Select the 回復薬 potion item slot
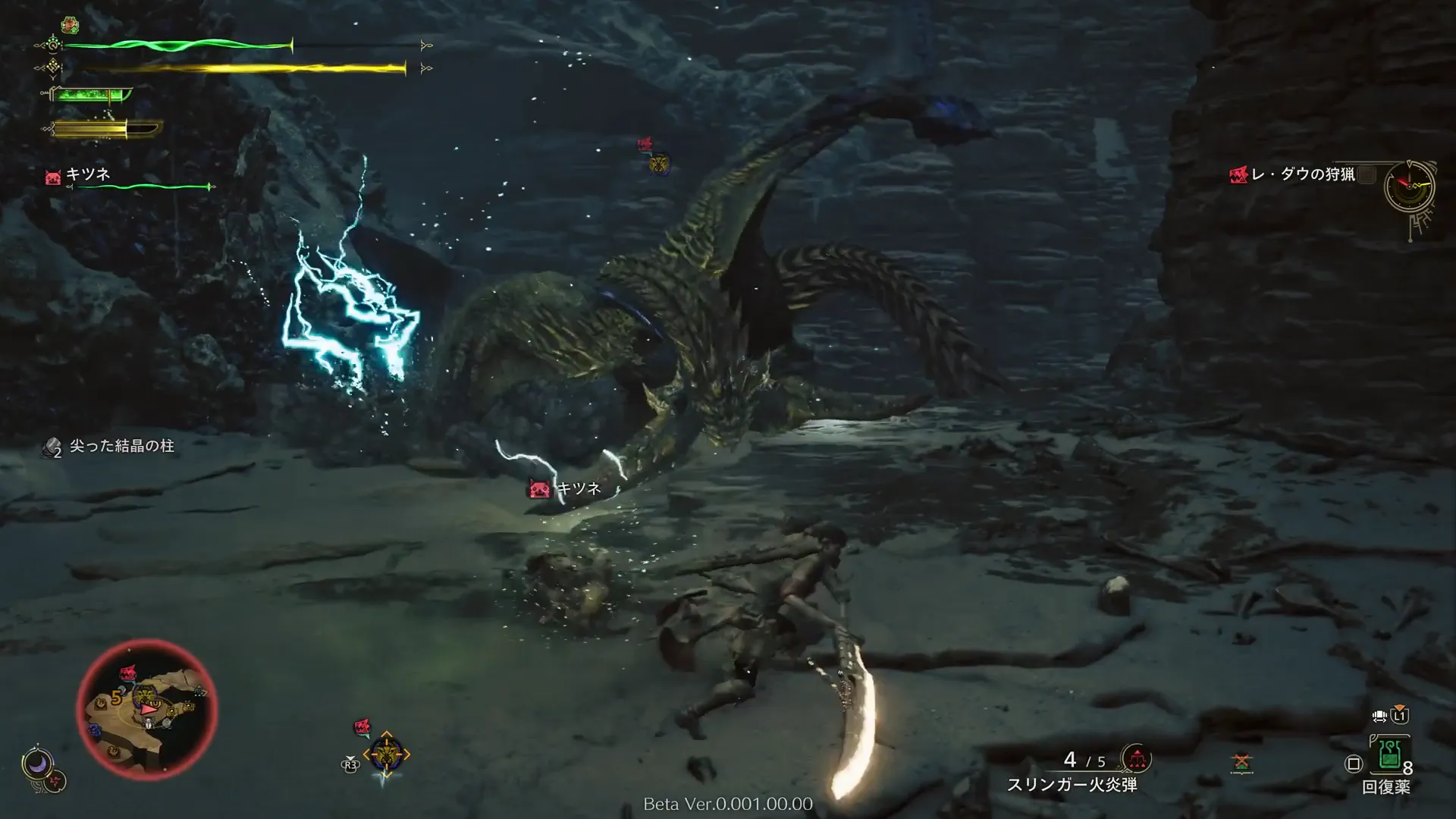1456x819 pixels. [x=1390, y=755]
